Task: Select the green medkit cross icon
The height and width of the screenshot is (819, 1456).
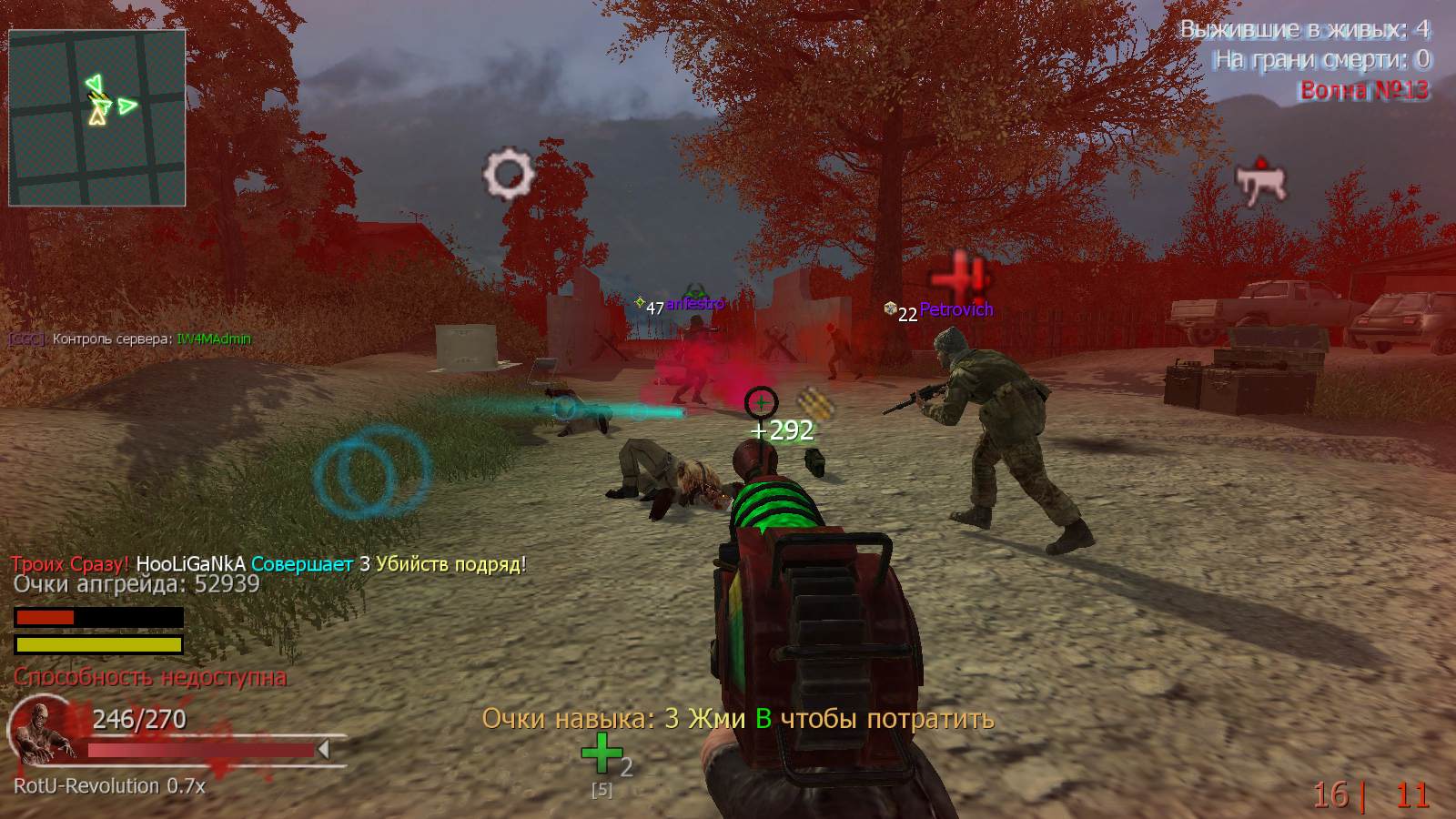Action: coord(602,753)
